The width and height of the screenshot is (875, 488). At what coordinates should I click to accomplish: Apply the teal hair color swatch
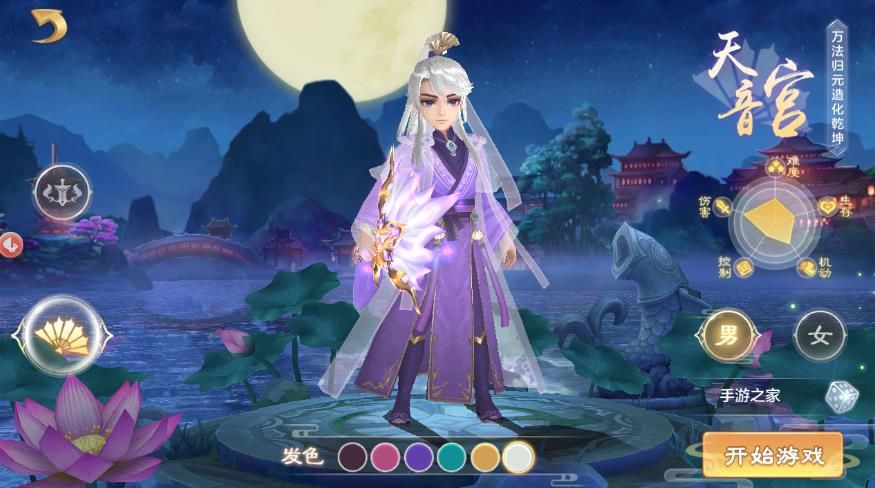[x=453, y=457]
